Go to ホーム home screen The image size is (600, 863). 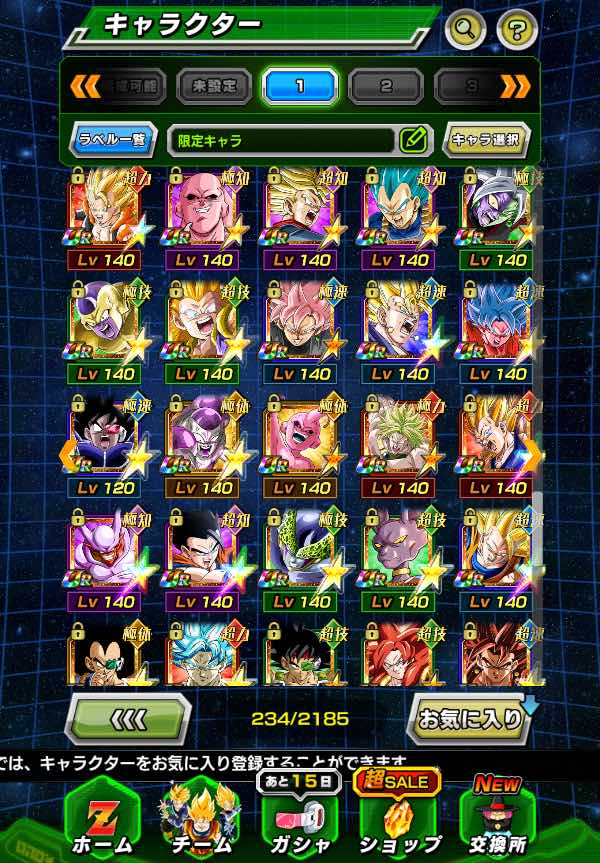pos(101,815)
